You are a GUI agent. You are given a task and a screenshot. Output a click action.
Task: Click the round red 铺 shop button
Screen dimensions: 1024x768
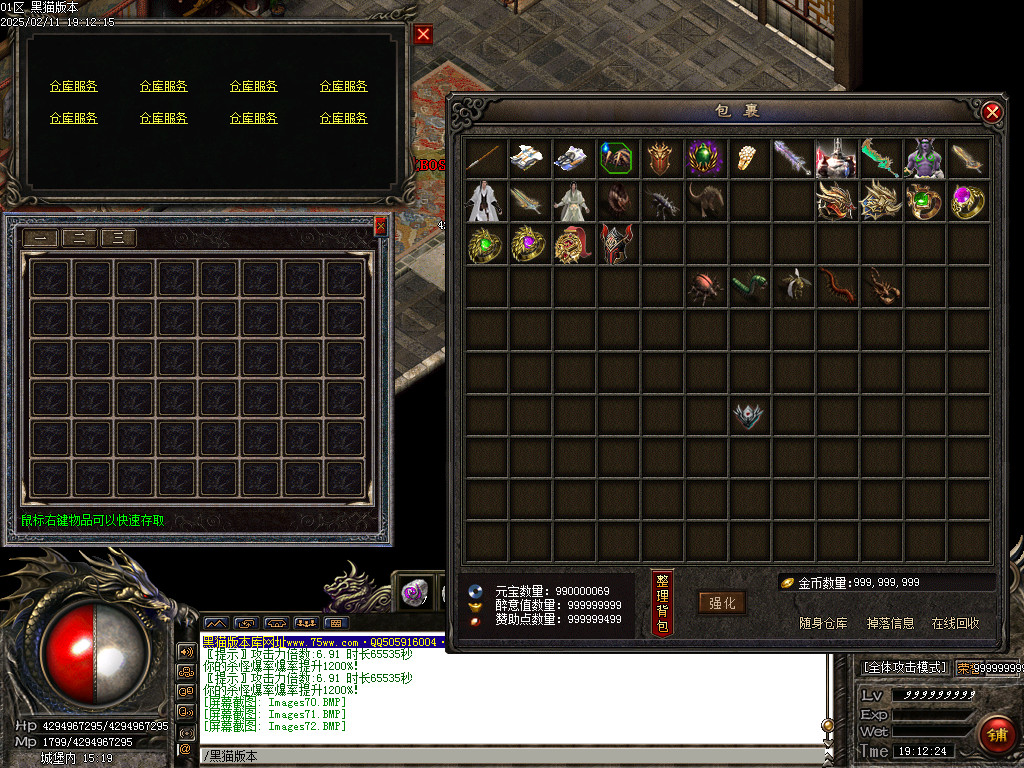click(x=995, y=735)
